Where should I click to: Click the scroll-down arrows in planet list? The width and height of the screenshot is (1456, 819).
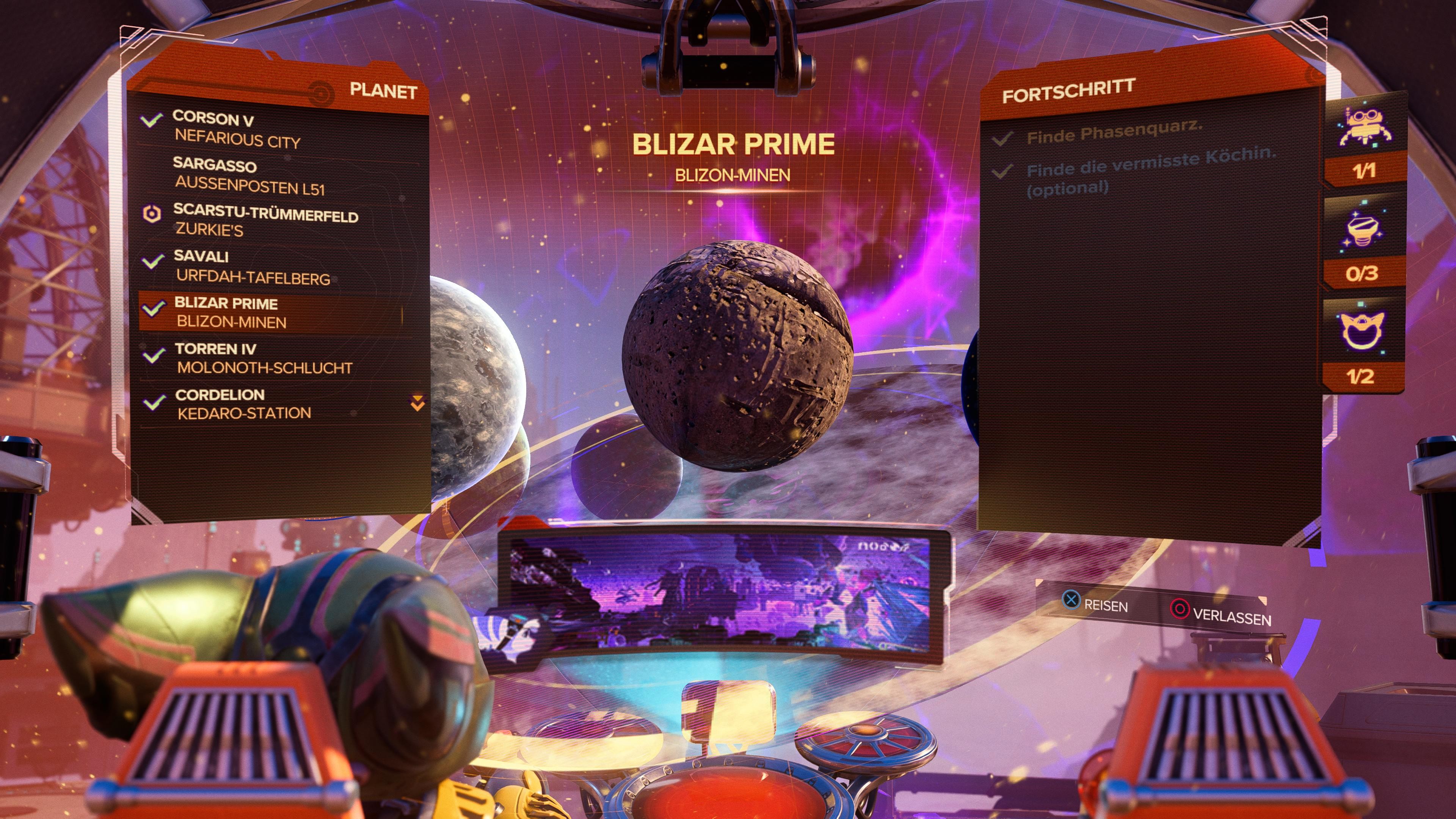coord(417,403)
